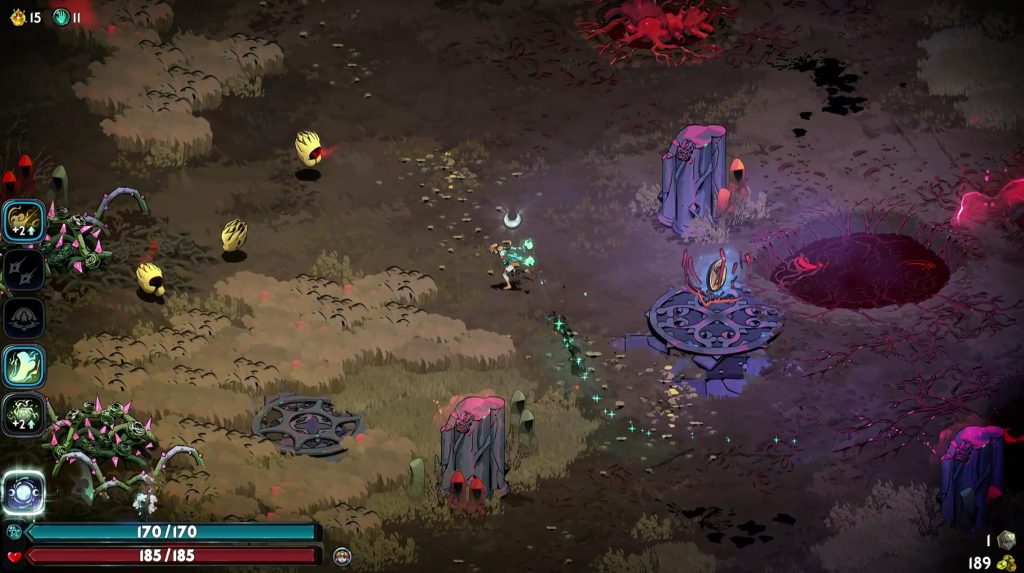The width and height of the screenshot is (1024, 573).
Task: Click the golden flame resource icon
Action: tap(17, 17)
